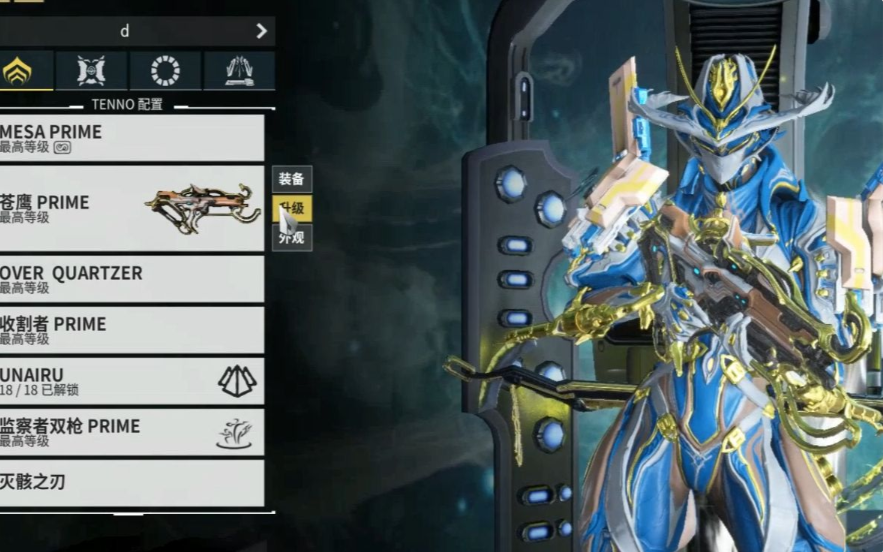Click the next loadout arrow beside "d"

[x=261, y=31]
